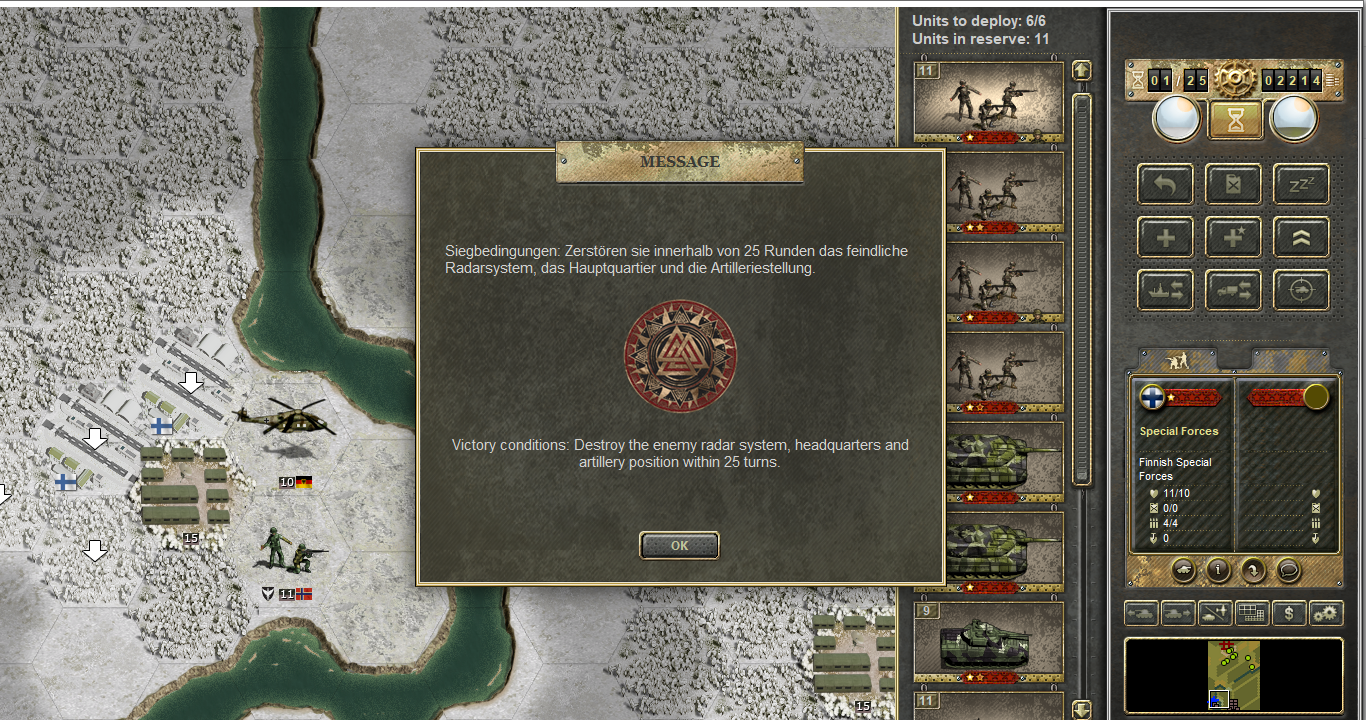
Task: Click the plus-with-star elite replacements button
Action: [1233, 237]
